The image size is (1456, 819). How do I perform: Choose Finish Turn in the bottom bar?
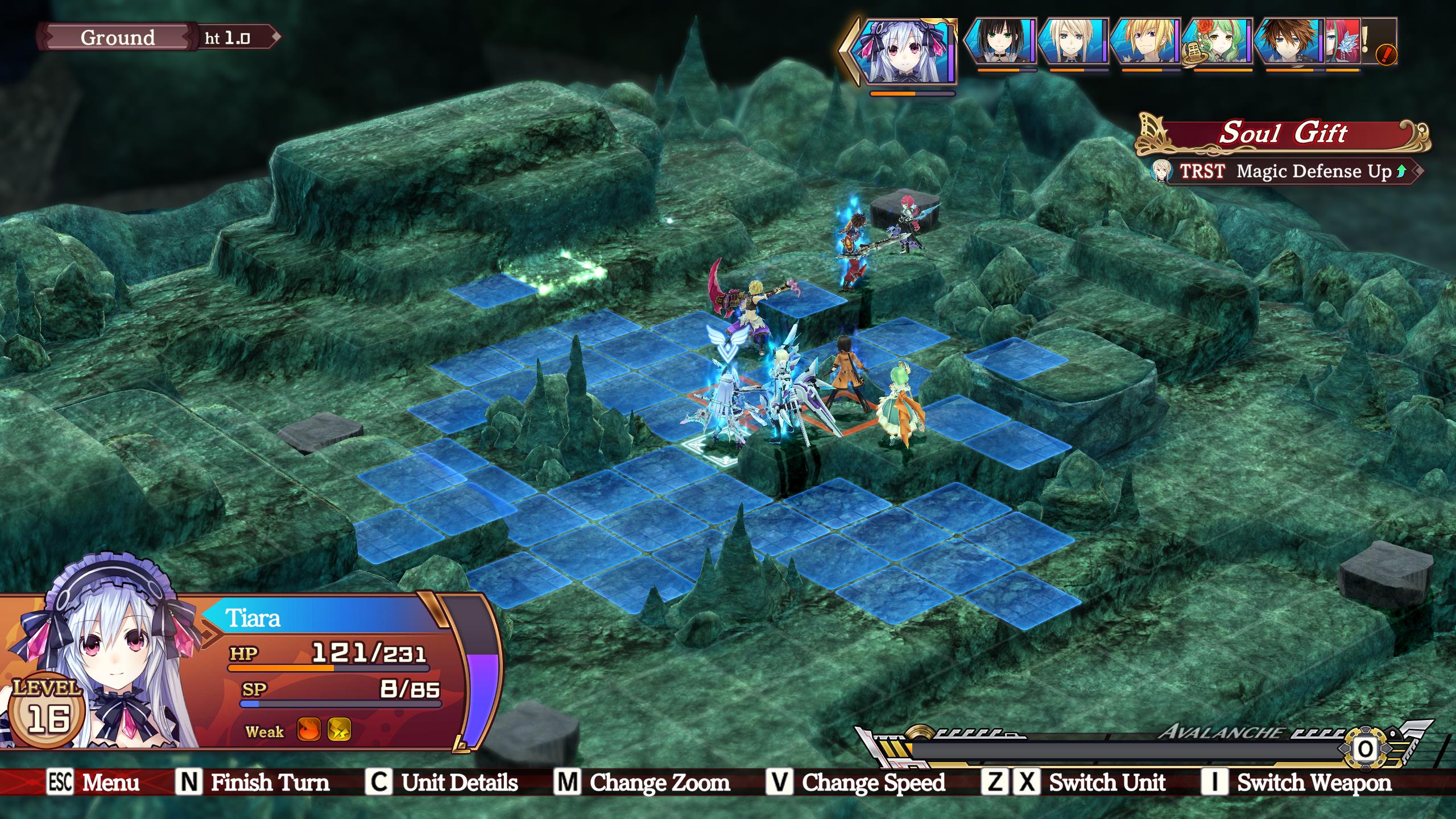[253, 783]
